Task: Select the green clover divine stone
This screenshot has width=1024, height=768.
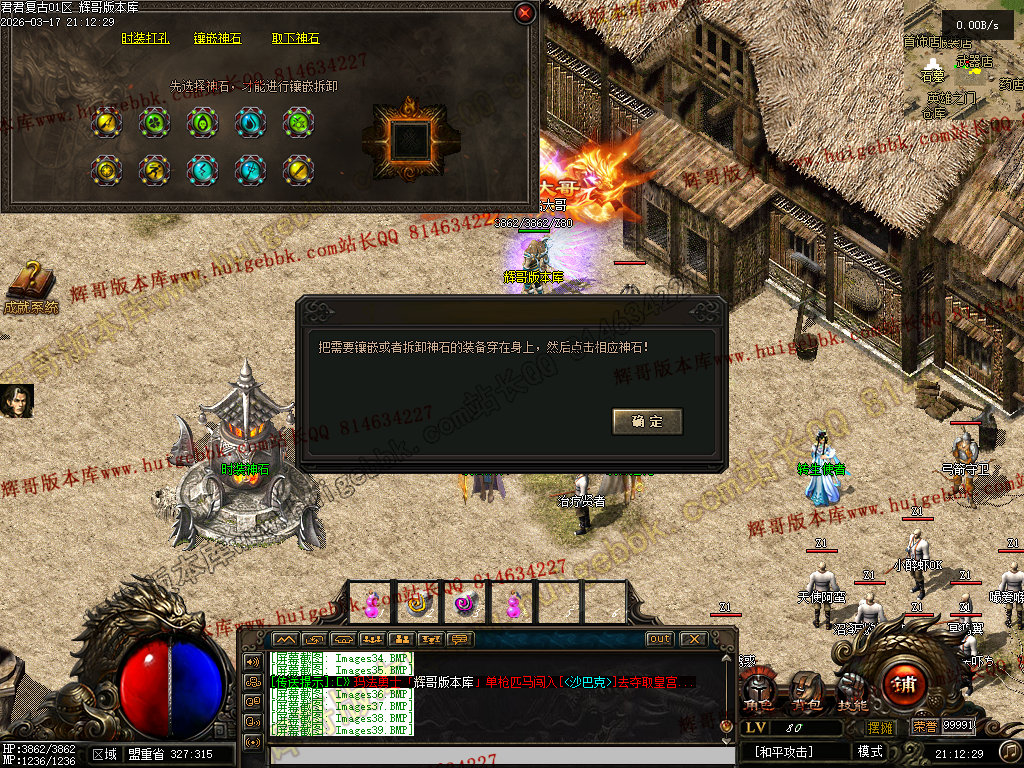Action: tap(154, 122)
